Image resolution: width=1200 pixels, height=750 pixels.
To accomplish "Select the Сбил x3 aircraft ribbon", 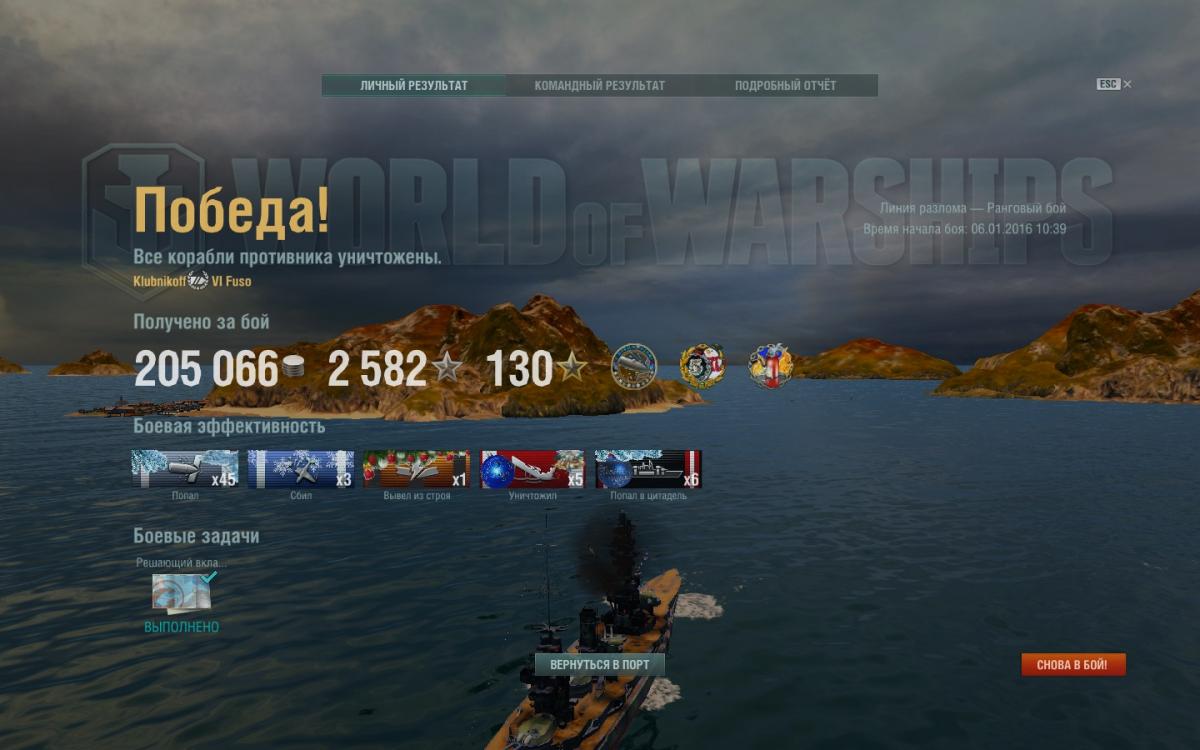I will tap(301, 469).
